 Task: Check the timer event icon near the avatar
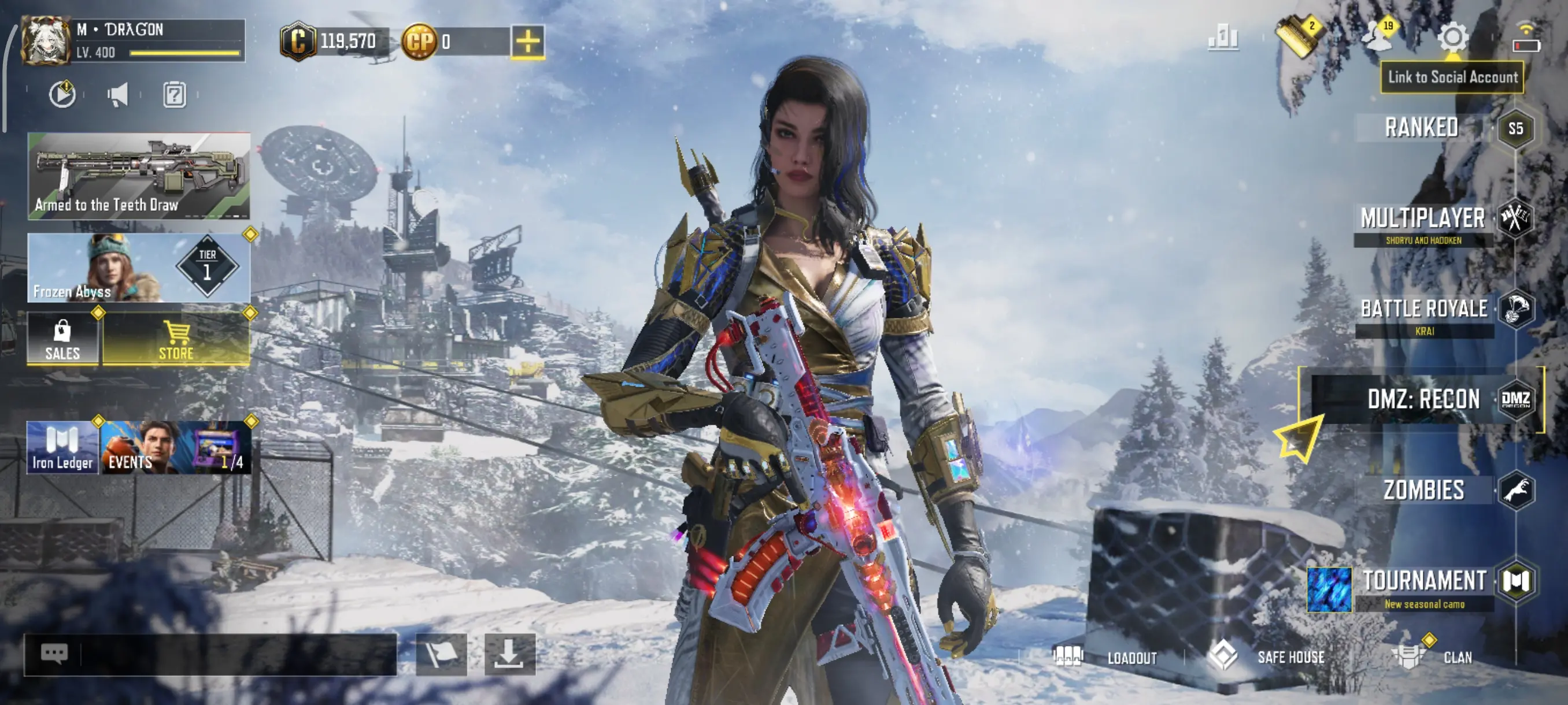[x=62, y=94]
